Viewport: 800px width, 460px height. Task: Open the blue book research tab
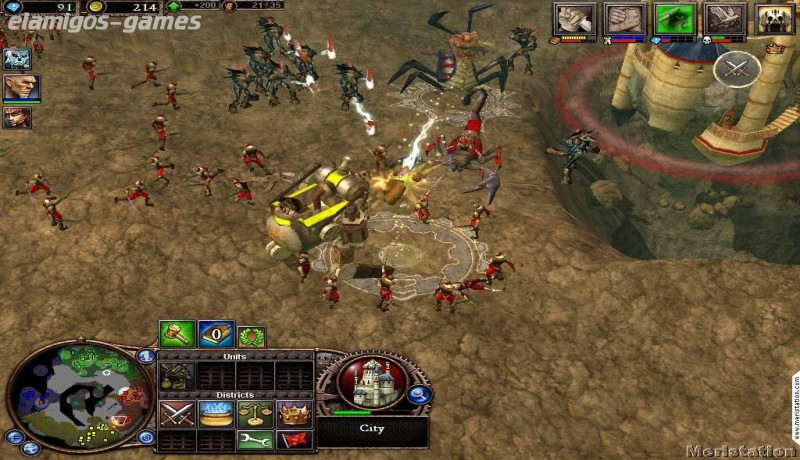(214, 335)
